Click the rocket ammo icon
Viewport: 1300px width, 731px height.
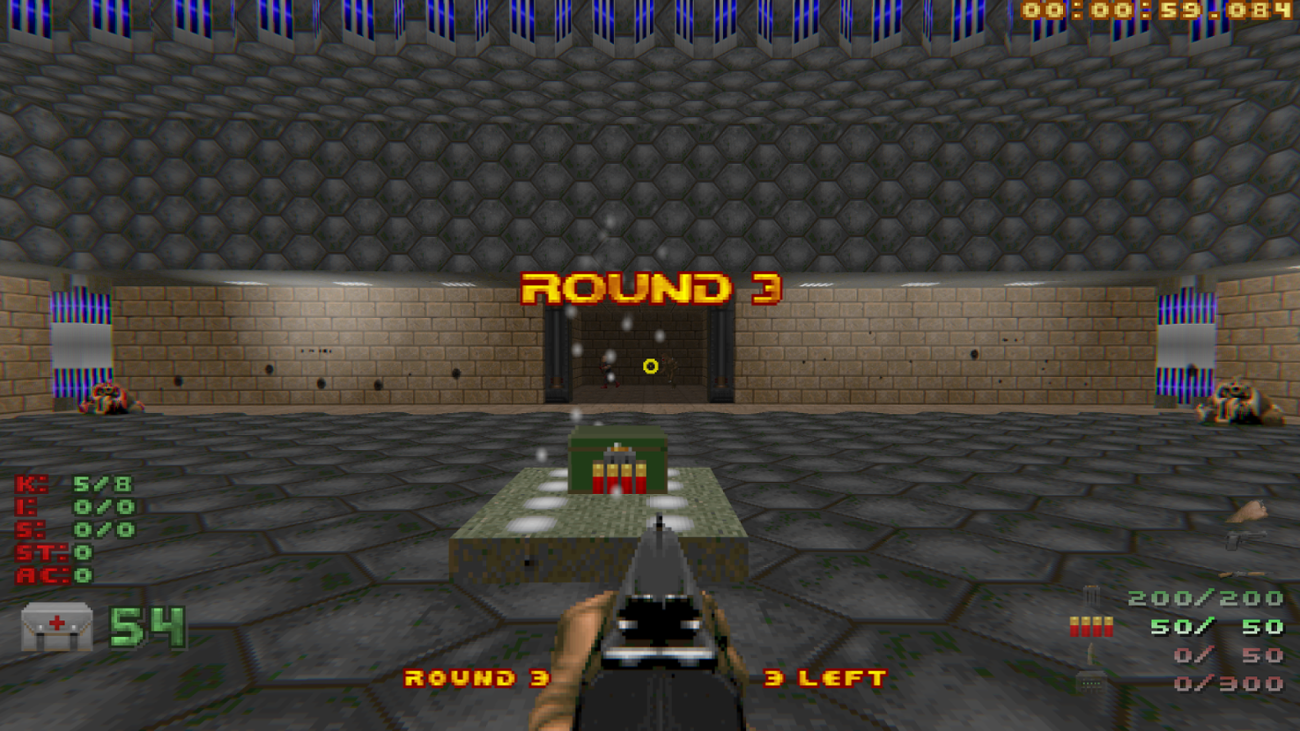pos(1090,652)
